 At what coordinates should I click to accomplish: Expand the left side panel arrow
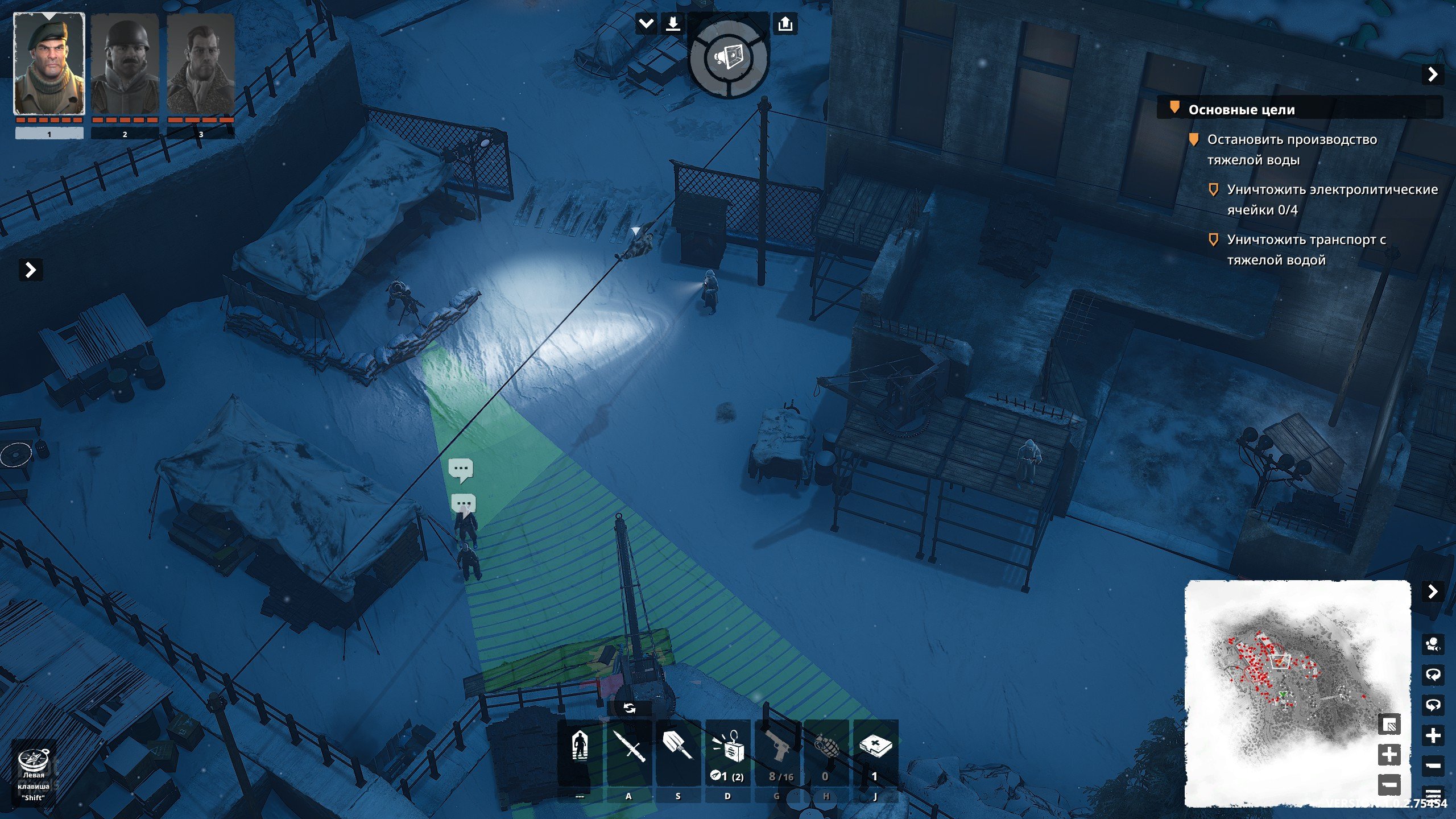click(31, 270)
